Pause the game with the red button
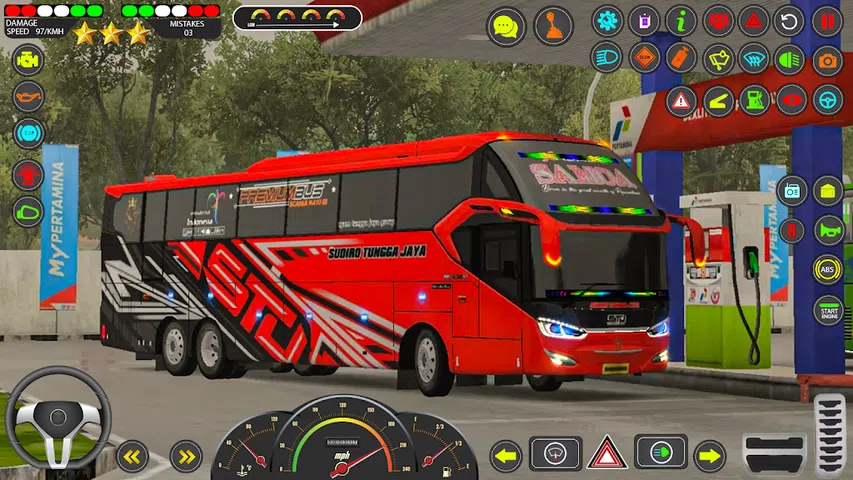Viewport: 853px width, 480px height. [827, 20]
